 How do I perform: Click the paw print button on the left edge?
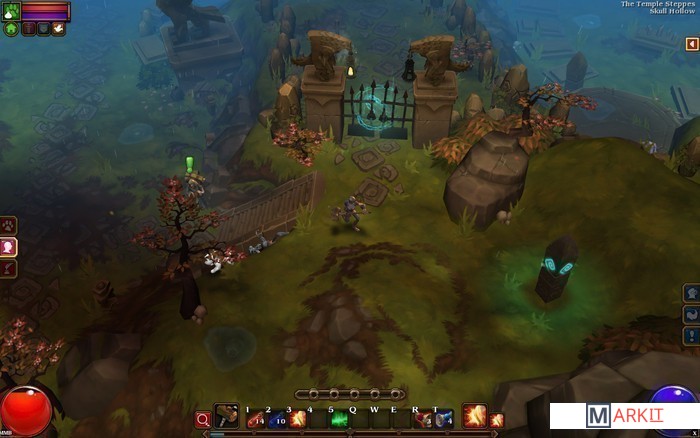coord(8,225)
